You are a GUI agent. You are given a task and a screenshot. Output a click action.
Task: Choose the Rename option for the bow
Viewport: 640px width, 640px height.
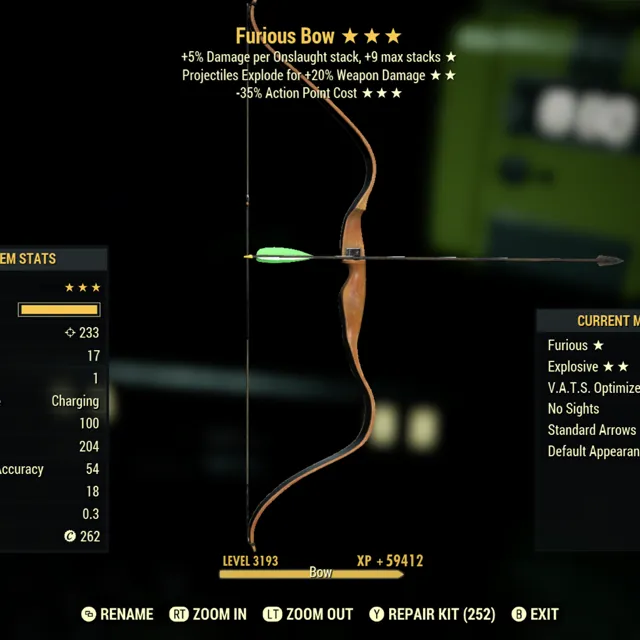(x=118, y=614)
